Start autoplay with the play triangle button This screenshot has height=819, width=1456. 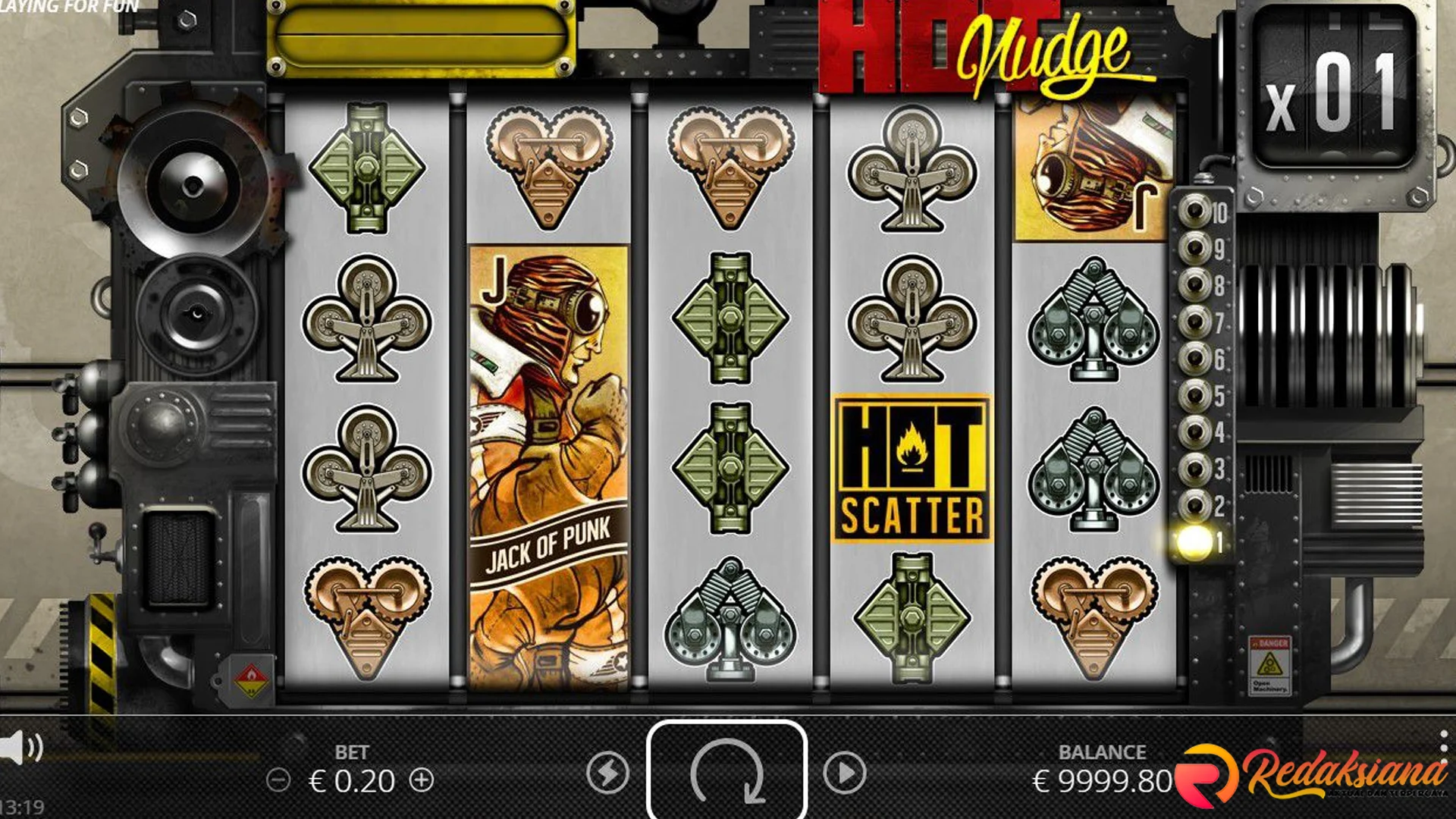[845, 773]
